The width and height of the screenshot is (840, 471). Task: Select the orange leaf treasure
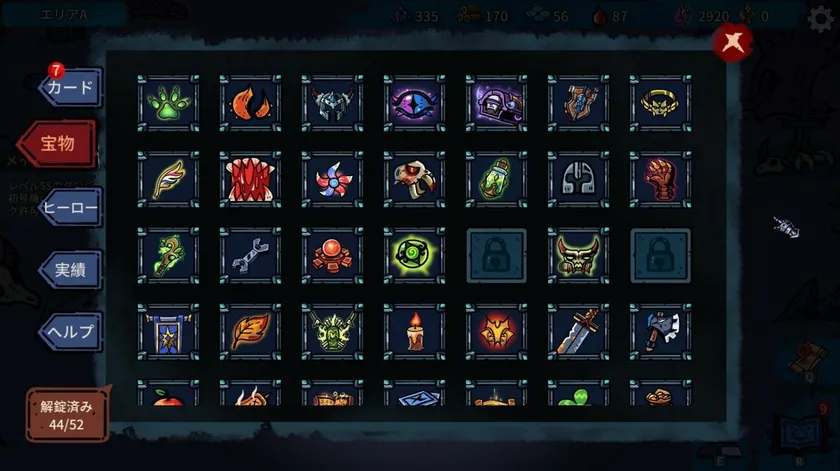point(250,332)
